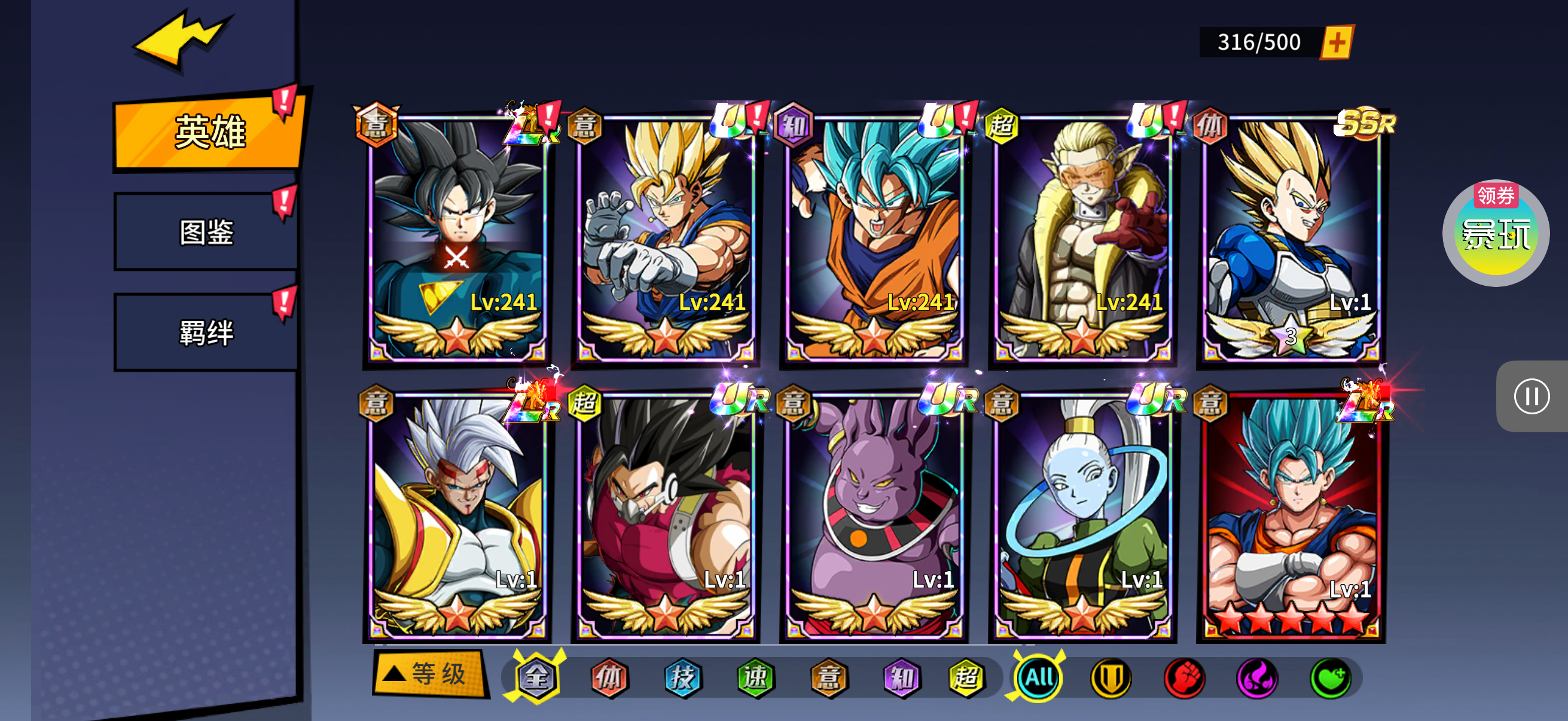Select the SSR Vegeta hero card
Image resolution: width=1568 pixels, height=721 pixels.
tap(1291, 239)
